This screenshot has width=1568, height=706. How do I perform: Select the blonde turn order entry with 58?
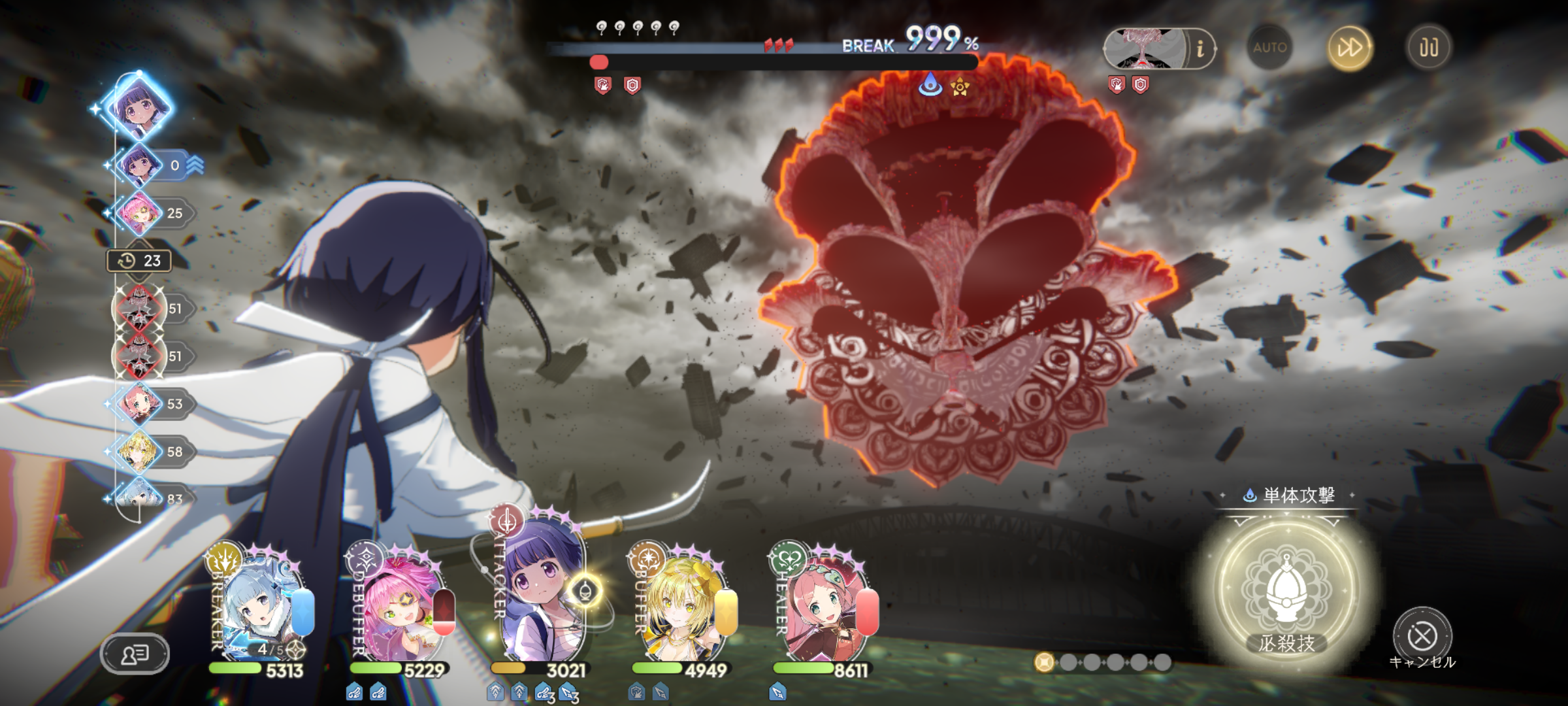[139, 452]
